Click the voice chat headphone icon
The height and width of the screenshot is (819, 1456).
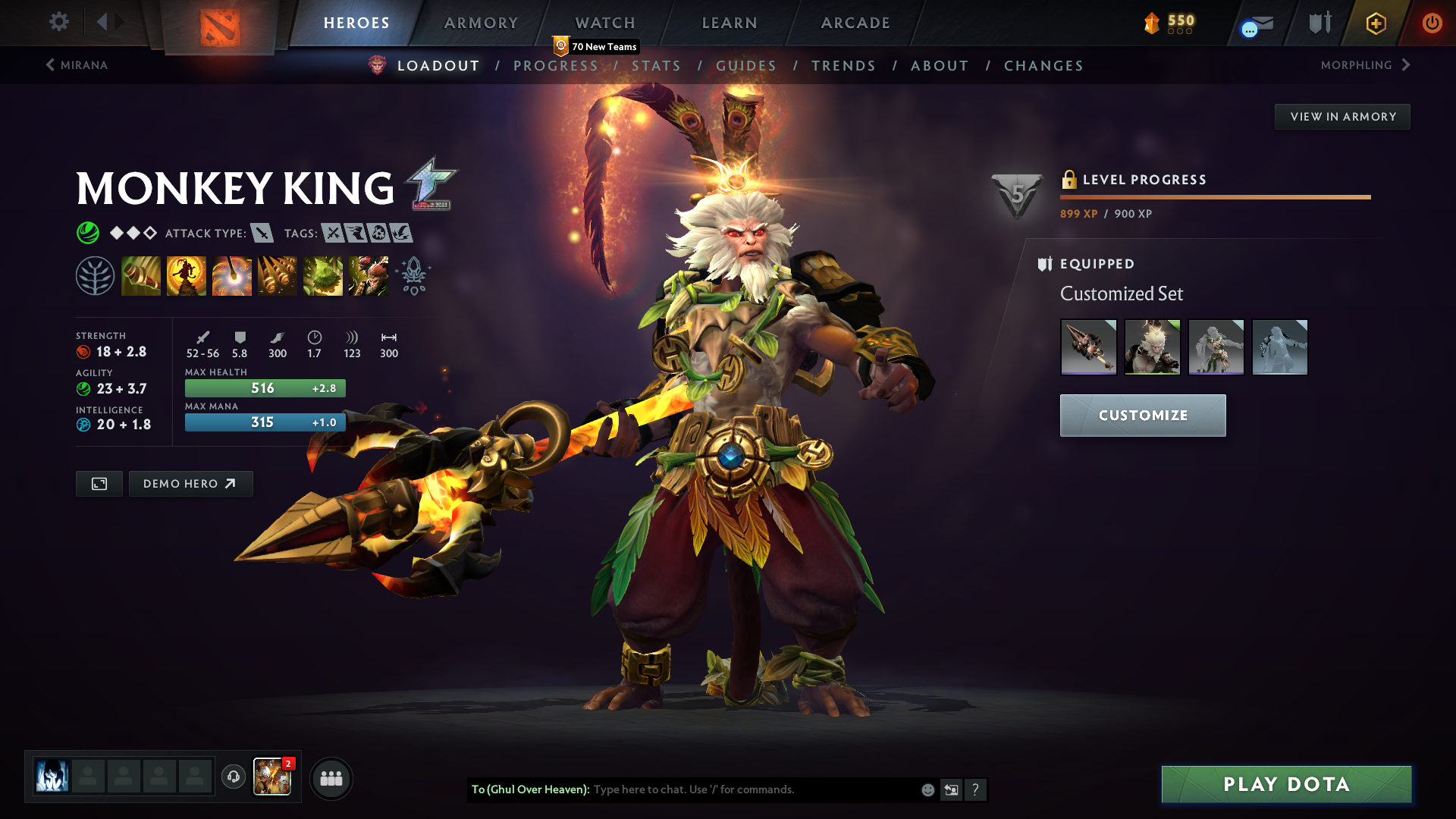point(233,777)
